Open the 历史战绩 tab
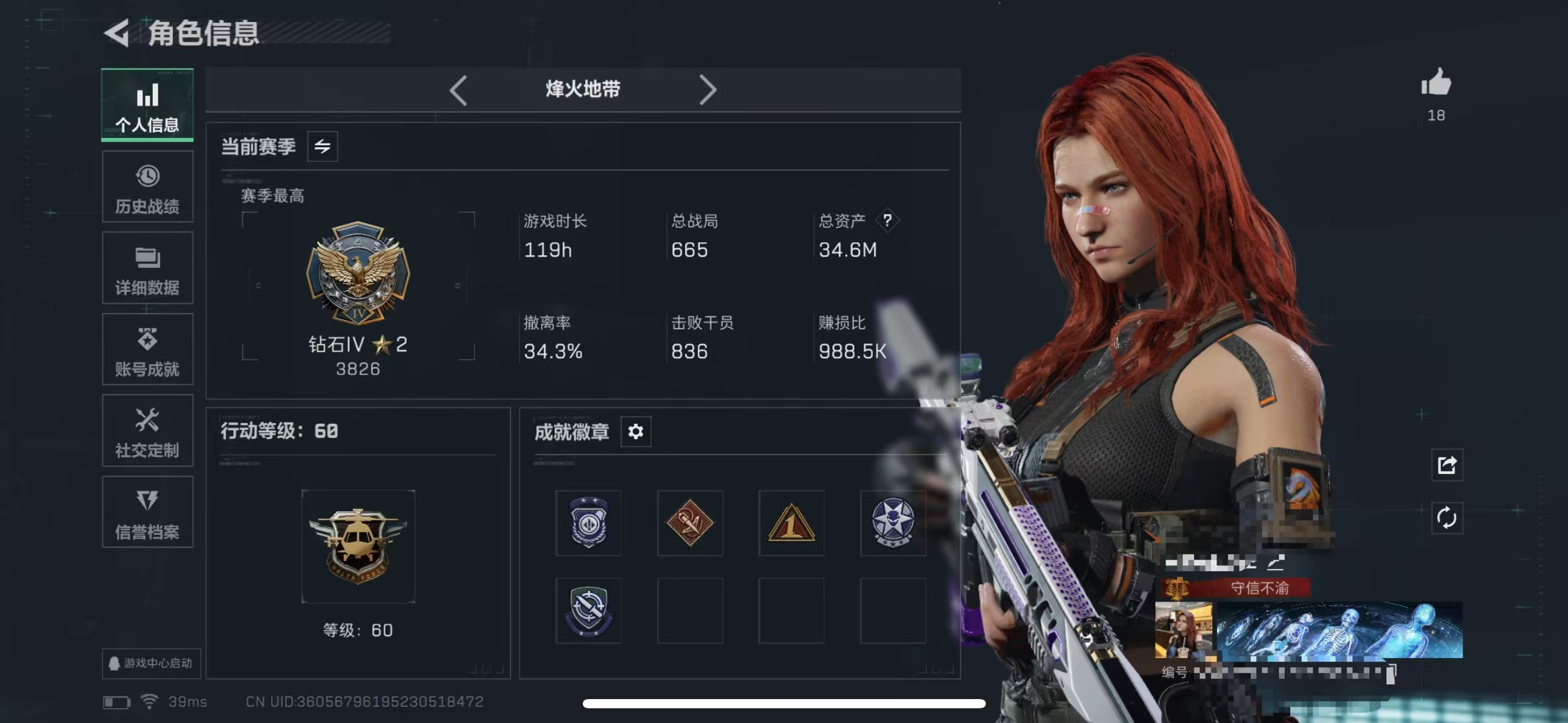The image size is (1568, 723). (147, 187)
